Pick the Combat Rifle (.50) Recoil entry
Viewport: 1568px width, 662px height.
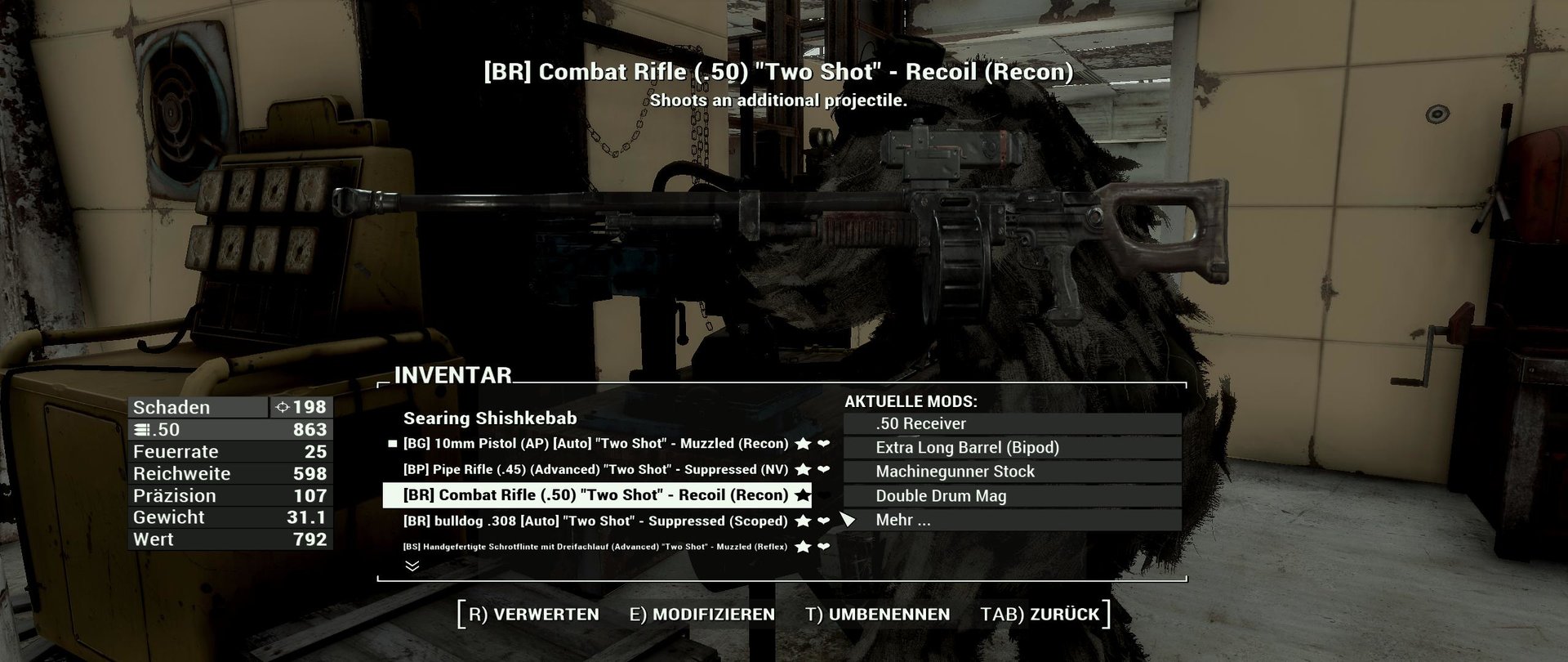[595, 495]
